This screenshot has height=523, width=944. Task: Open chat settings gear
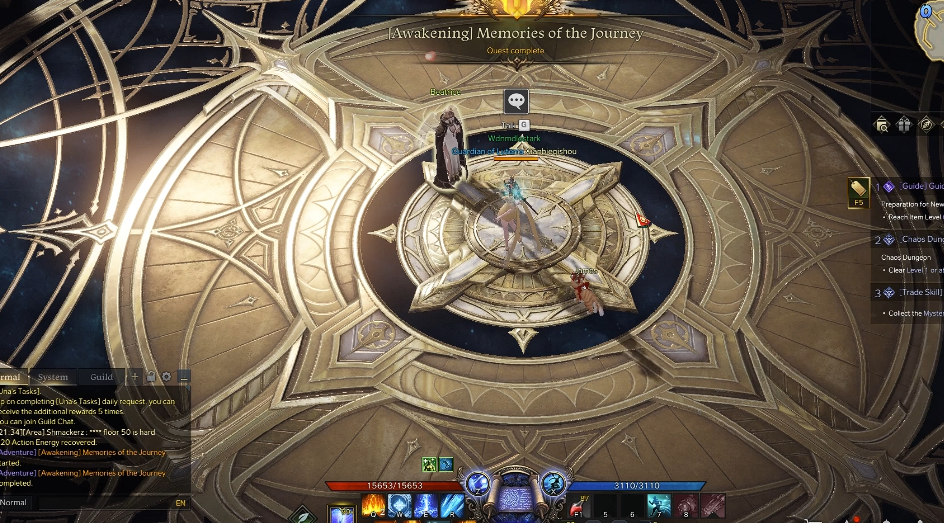(167, 377)
